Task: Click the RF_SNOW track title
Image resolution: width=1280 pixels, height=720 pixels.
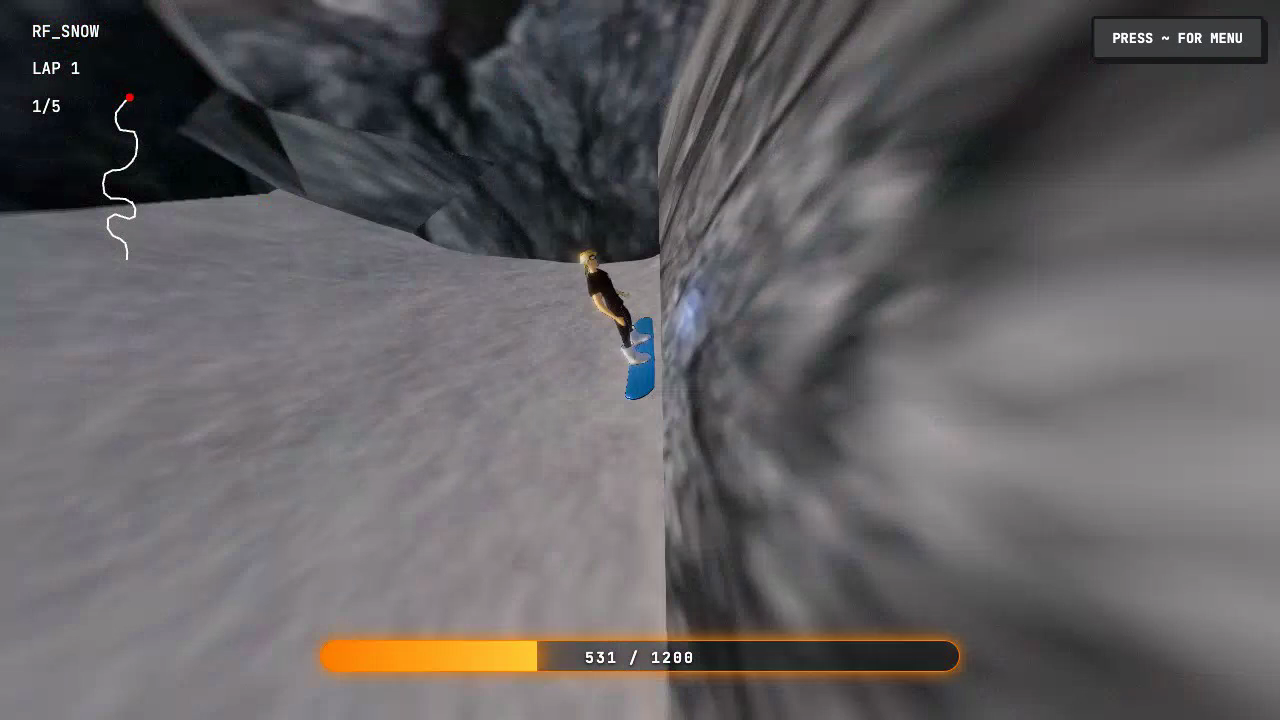Action: [x=64, y=31]
